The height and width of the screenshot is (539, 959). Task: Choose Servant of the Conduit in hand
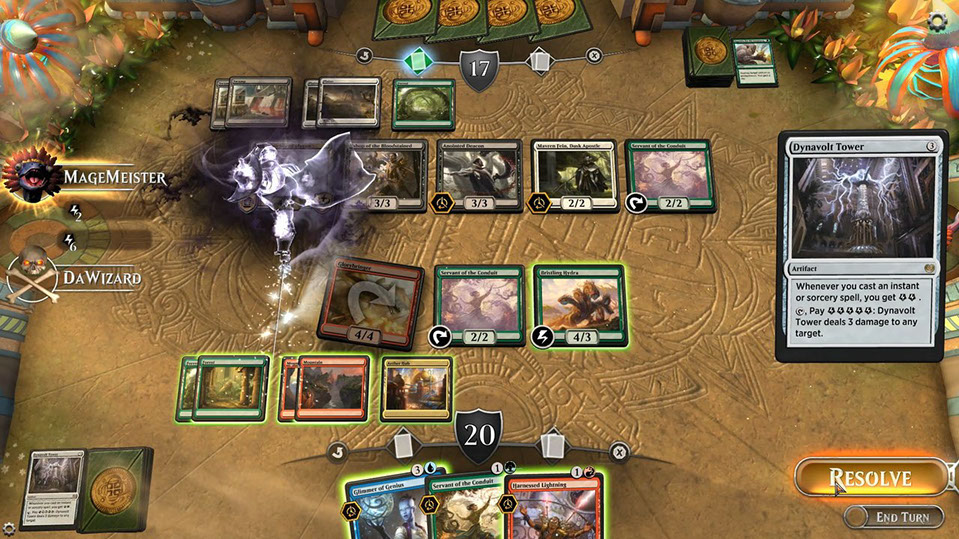pos(470,505)
